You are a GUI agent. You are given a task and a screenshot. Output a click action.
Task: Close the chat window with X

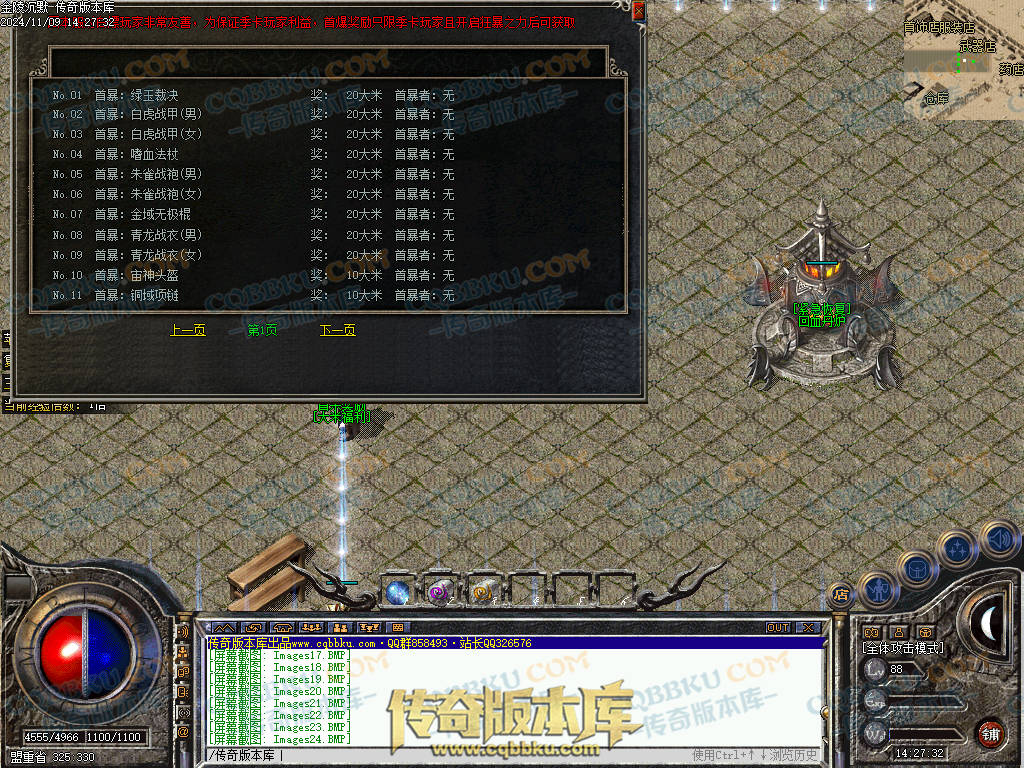point(808,628)
